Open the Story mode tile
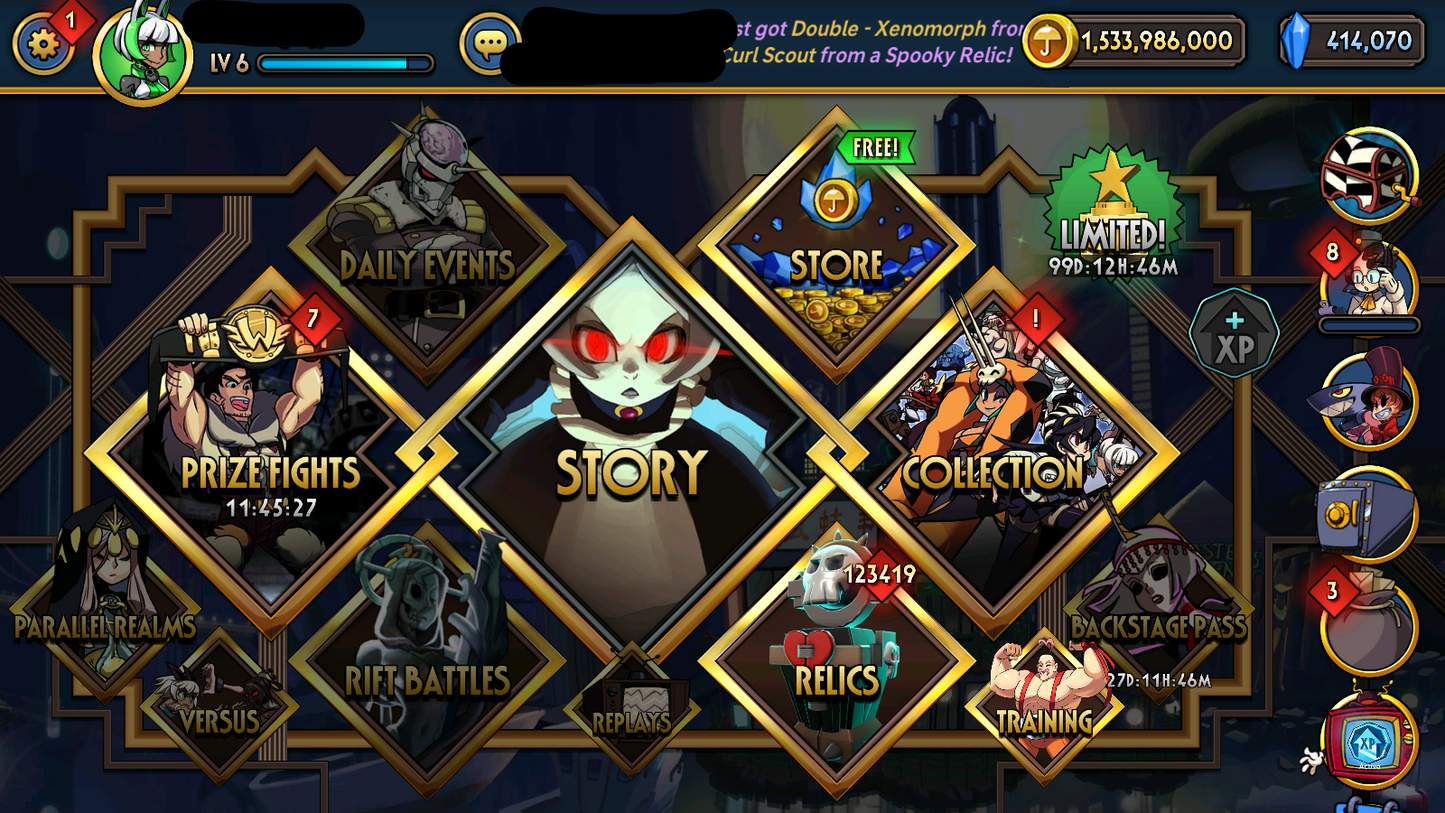The height and width of the screenshot is (813, 1445). tap(630, 400)
